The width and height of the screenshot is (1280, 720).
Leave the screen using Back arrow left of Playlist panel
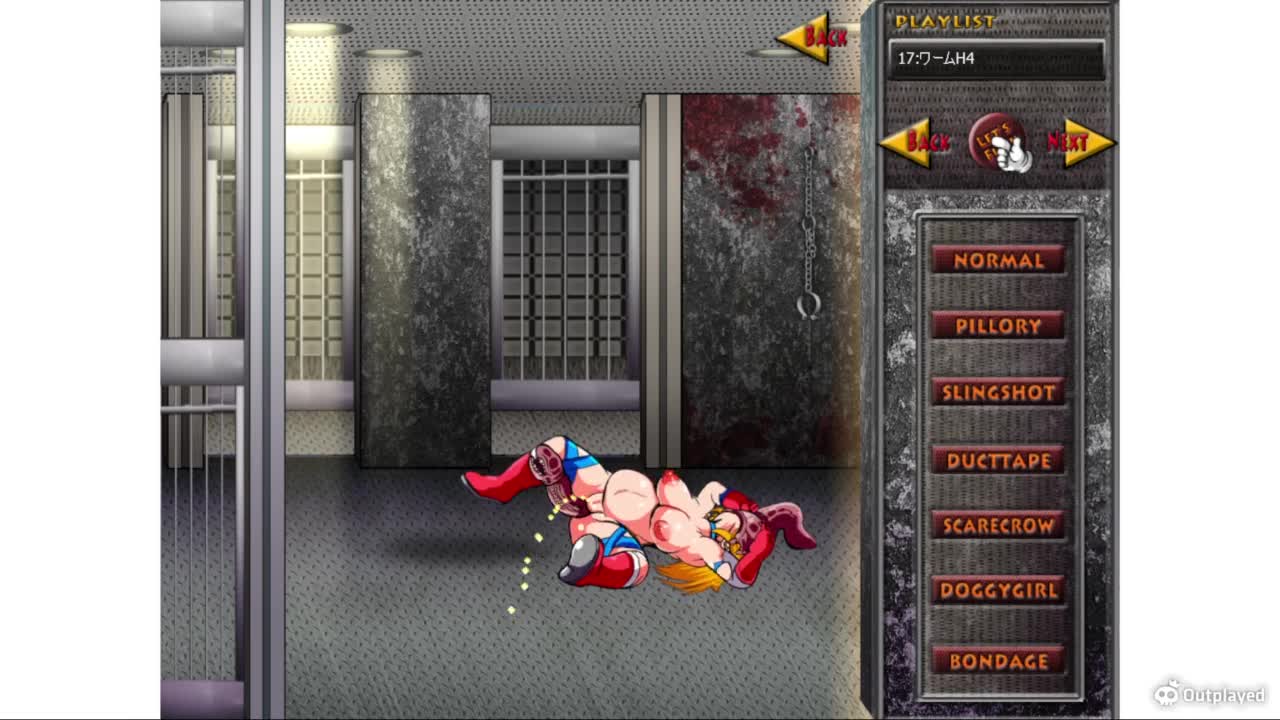click(x=814, y=38)
